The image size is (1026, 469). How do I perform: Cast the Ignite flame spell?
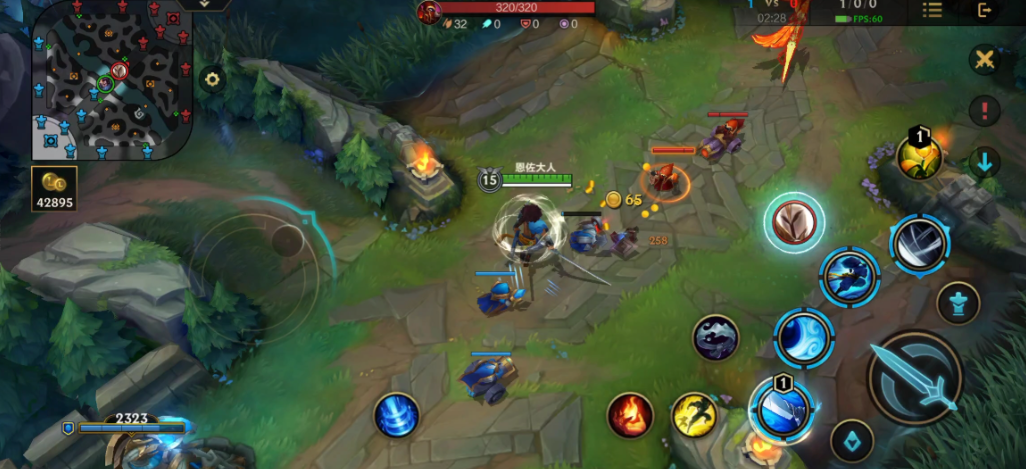(x=630, y=415)
